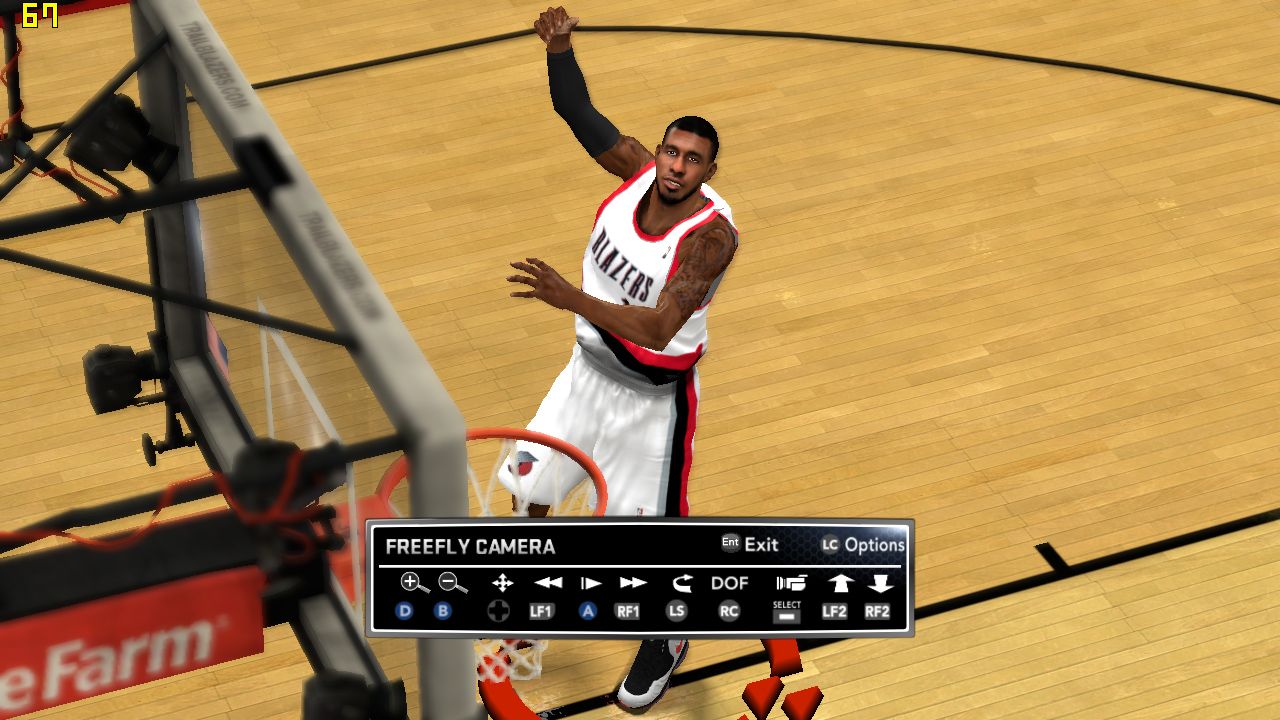The image size is (1280, 720).
Task: Toggle the DOF depth of field control
Action: pyautogui.click(x=730, y=583)
